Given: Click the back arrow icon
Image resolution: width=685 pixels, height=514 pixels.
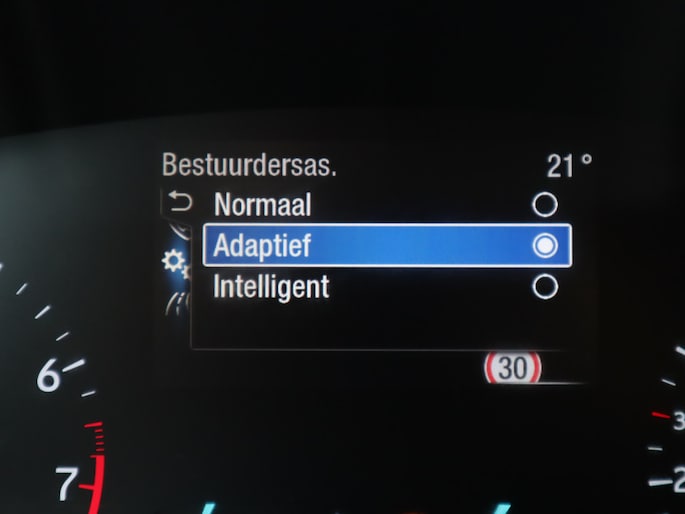Looking at the screenshot, I should coord(181,204).
